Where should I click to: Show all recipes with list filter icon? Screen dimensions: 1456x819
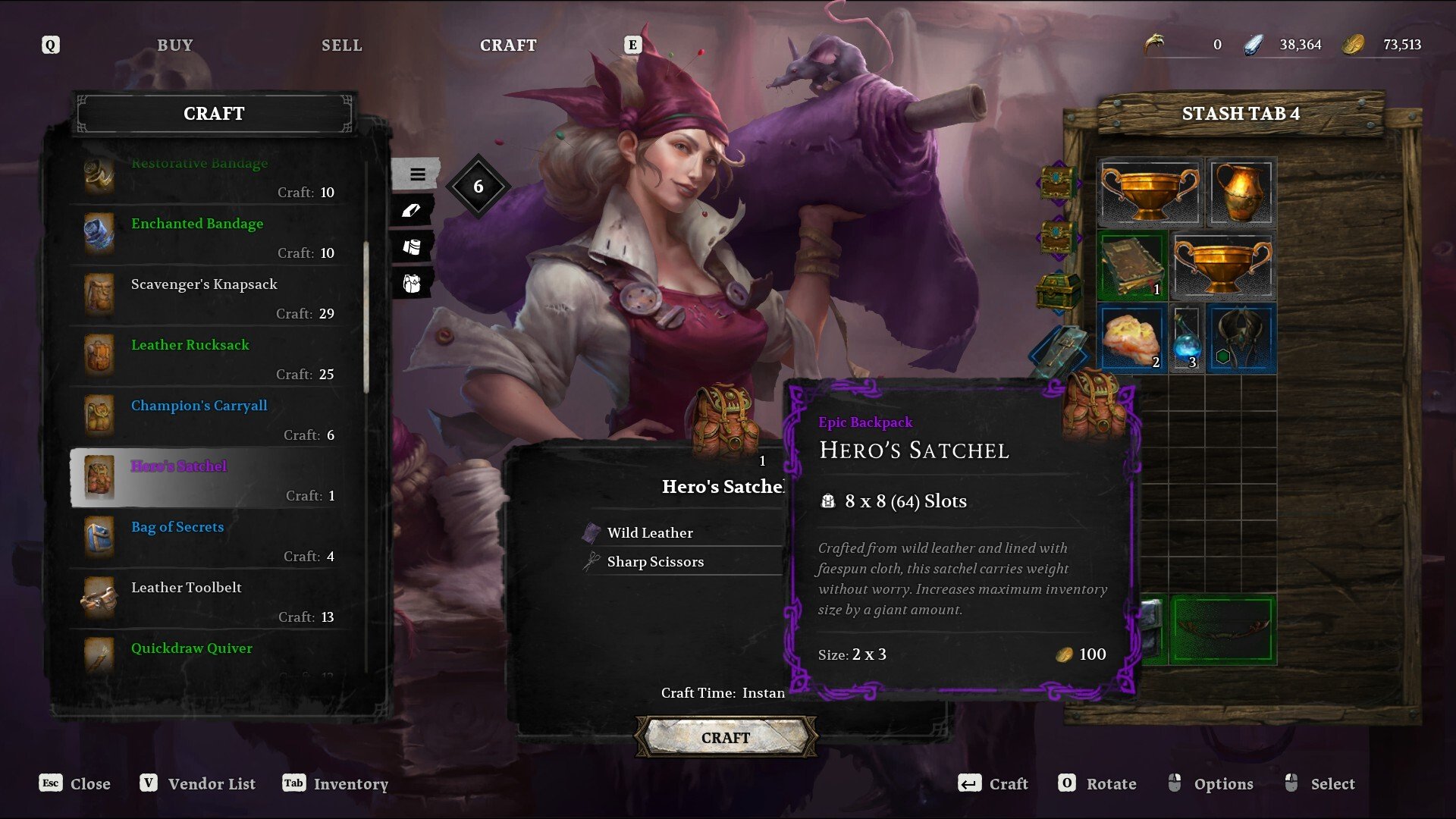pyautogui.click(x=416, y=174)
